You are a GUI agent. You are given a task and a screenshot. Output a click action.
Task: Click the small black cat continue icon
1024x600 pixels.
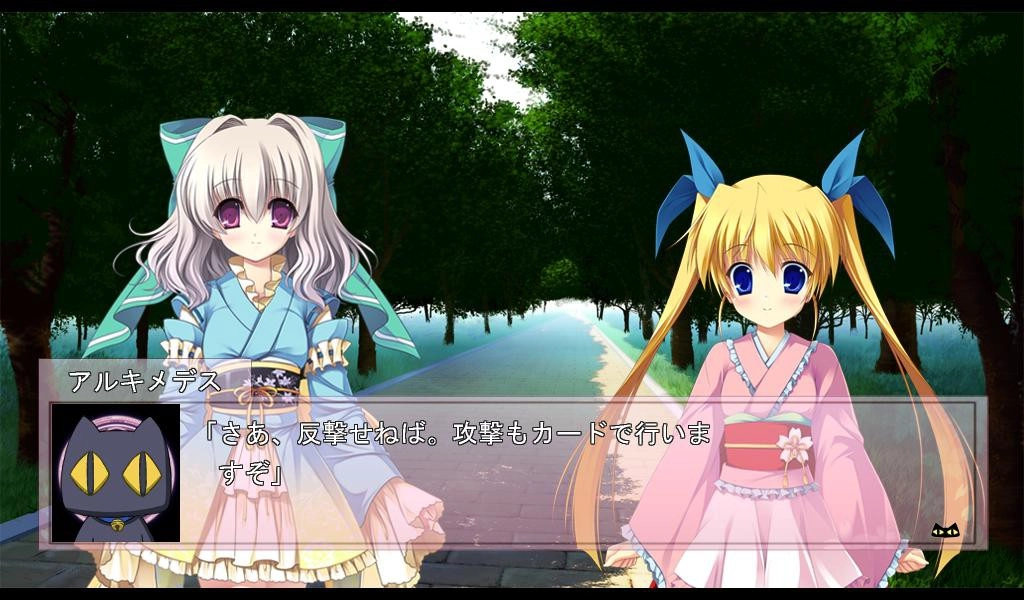point(945,529)
